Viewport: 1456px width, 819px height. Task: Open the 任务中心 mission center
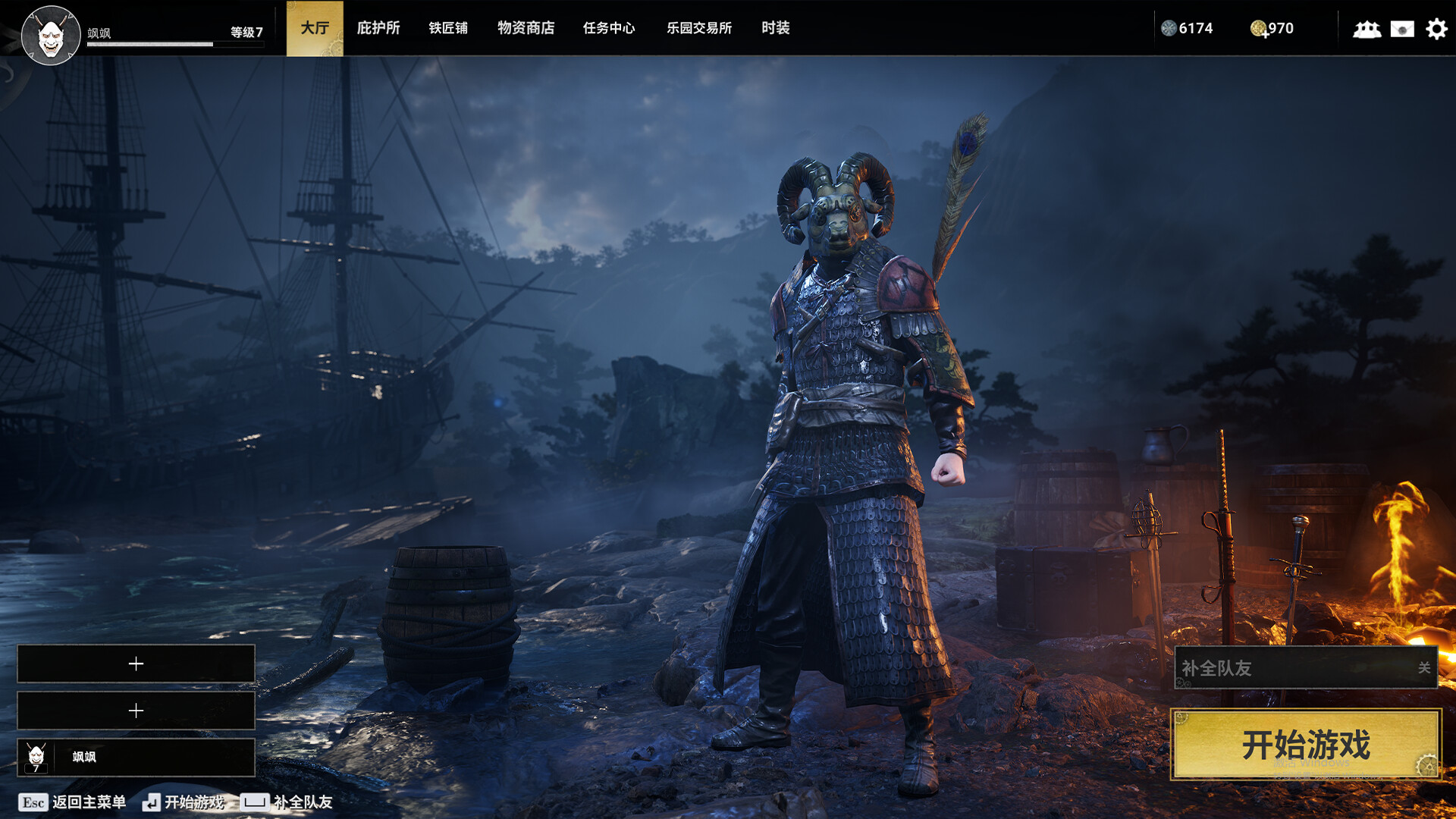pos(609,28)
